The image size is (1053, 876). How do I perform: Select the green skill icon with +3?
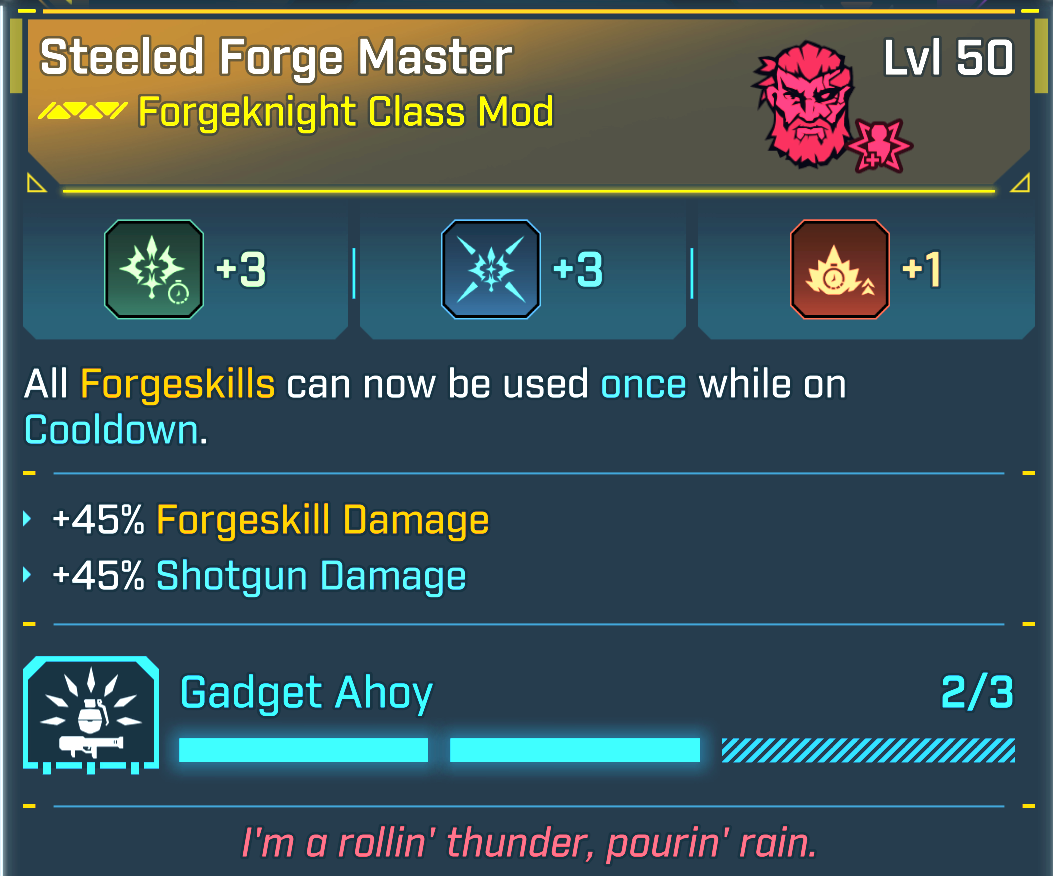pos(154,269)
